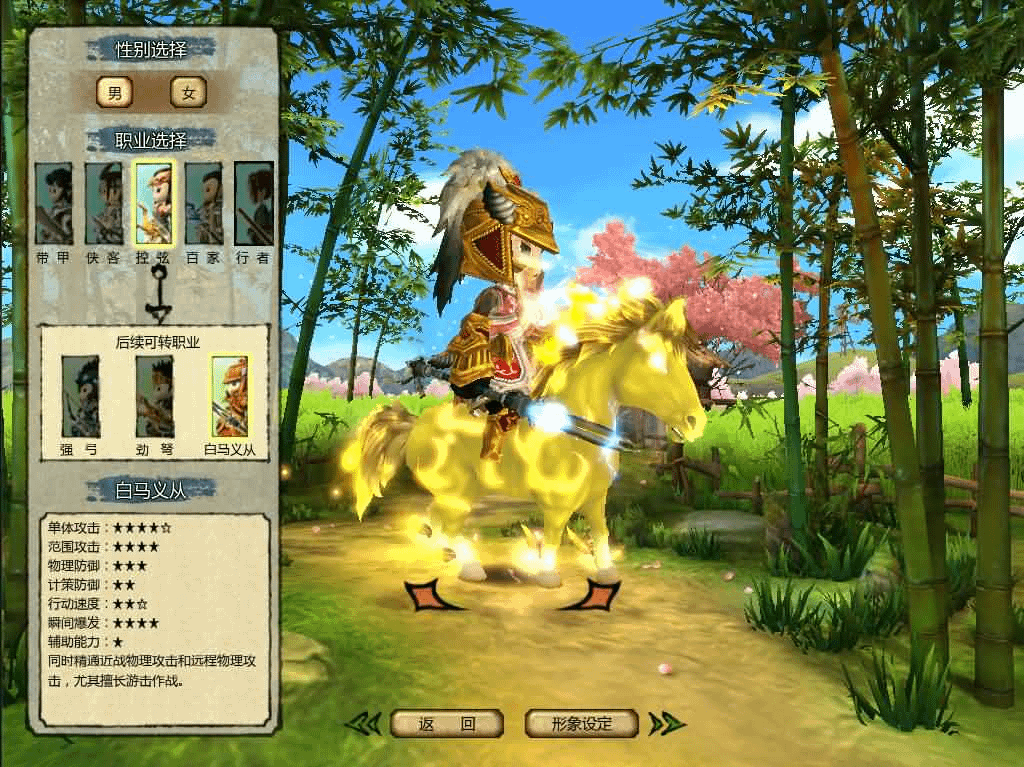Image resolution: width=1024 pixels, height=767 pixels.
Task: Select the 白马义从 advanced class portrait
Action: 230,397
